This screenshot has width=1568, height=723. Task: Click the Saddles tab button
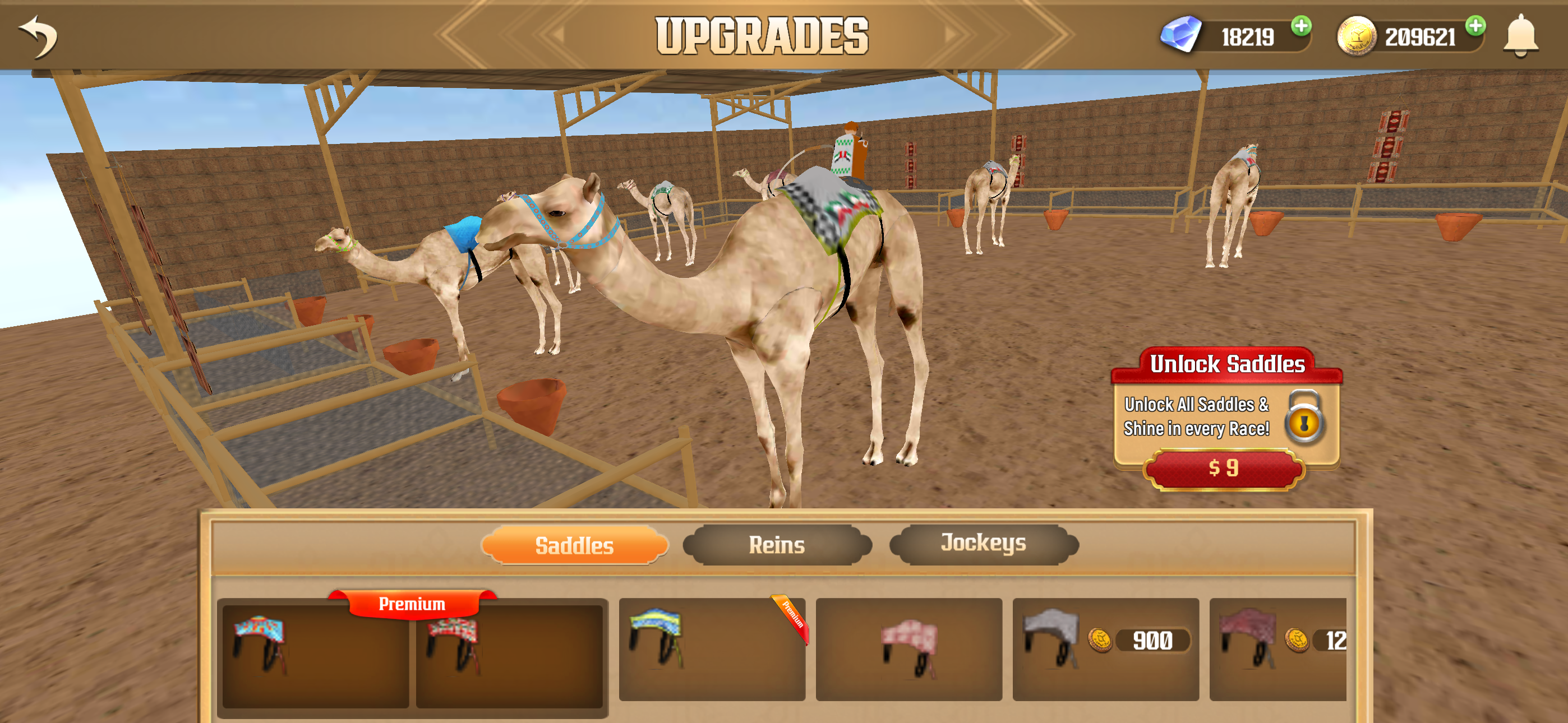click(574, 545)
